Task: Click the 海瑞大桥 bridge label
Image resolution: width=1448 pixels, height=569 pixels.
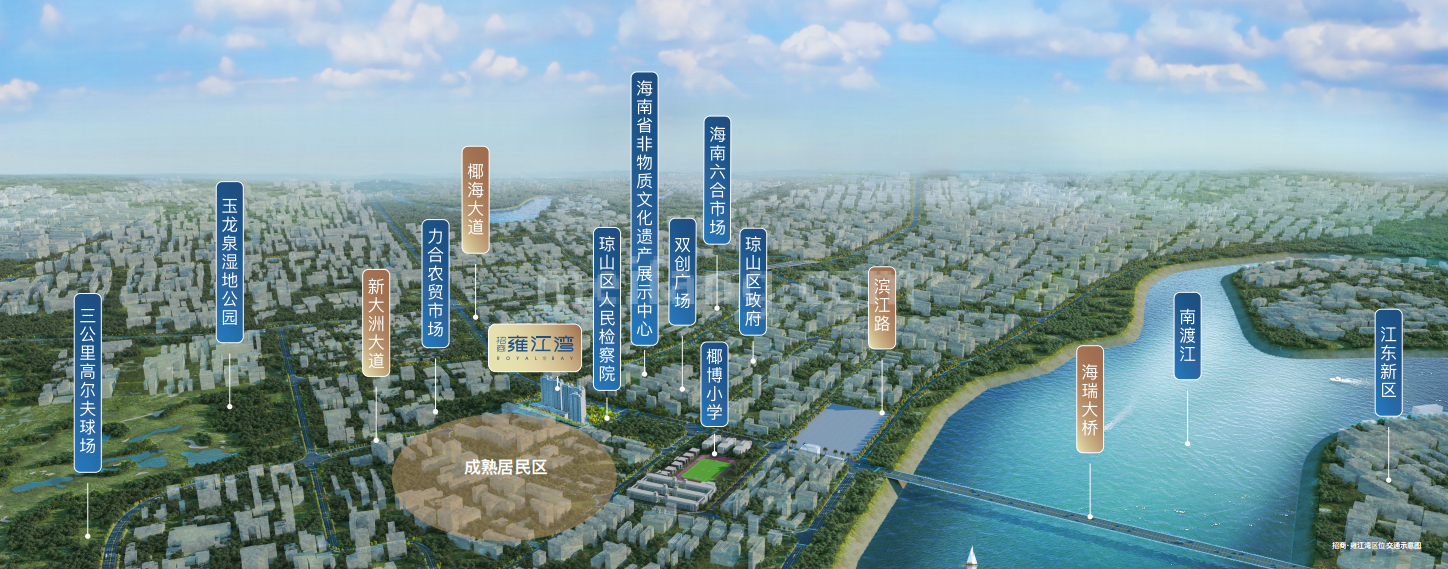Action: (1090, 399)
